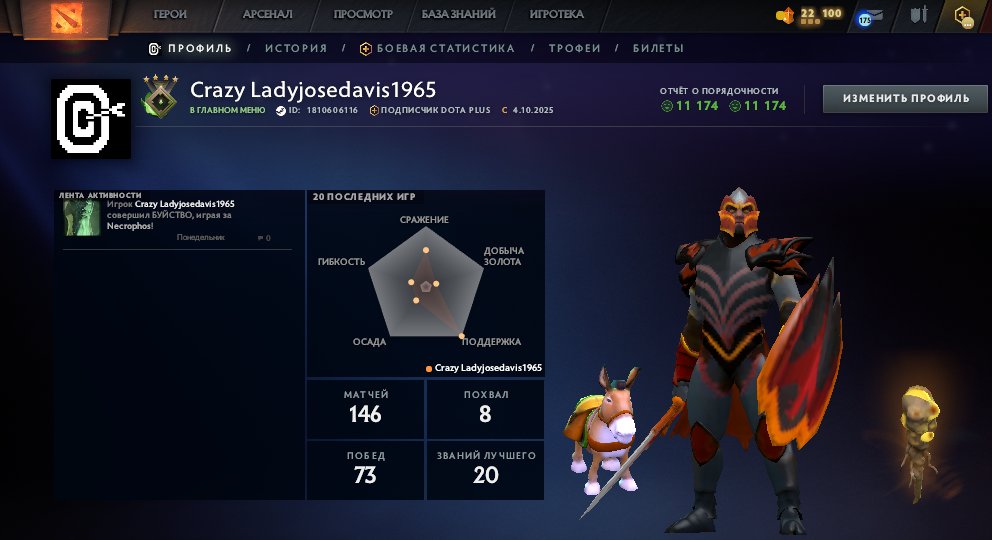Image resolution: width=992 pixels, height=540 pixels.
Task: Switch to the История tab
Action: pos(296,48)
